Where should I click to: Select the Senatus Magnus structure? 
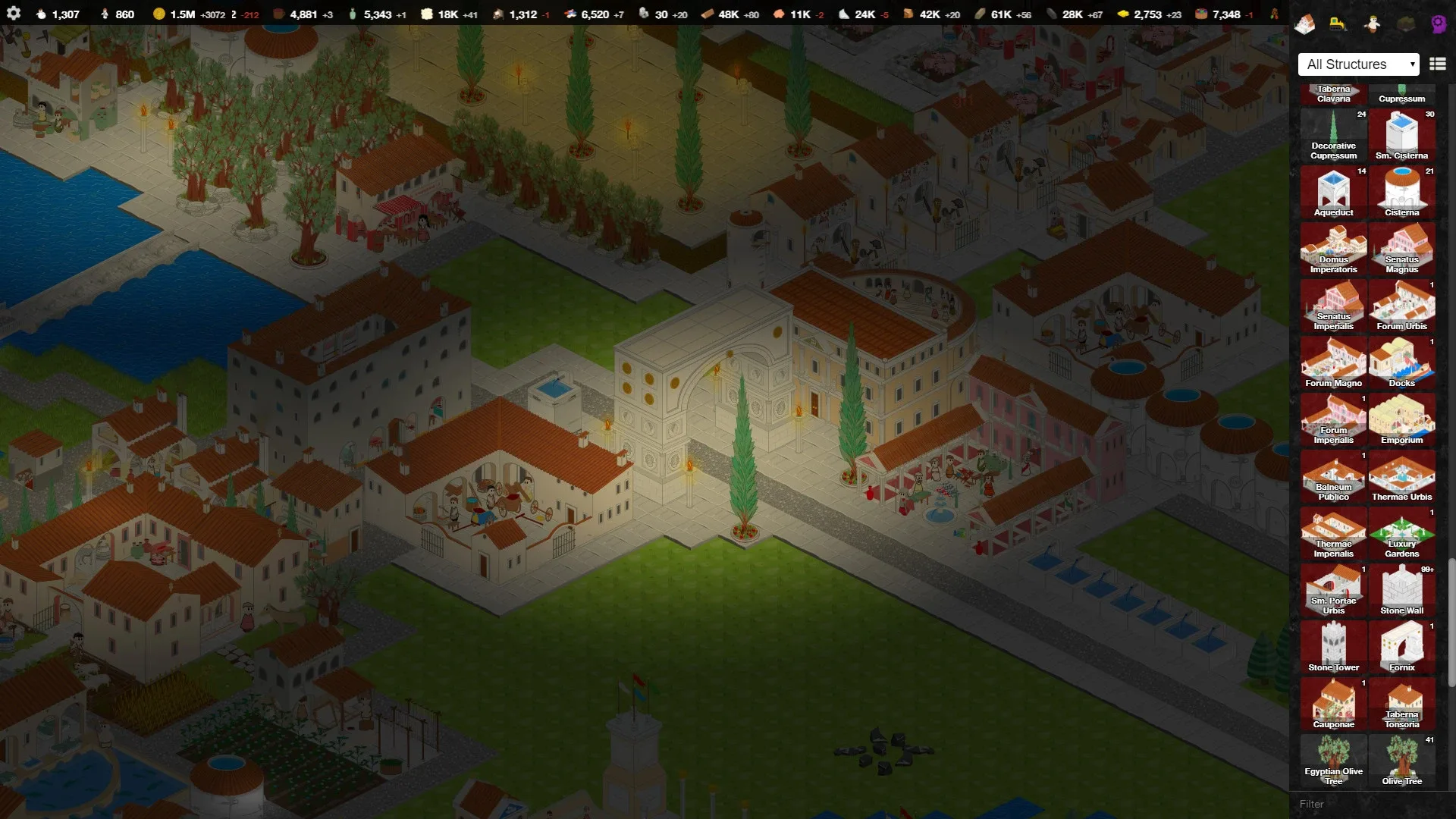point(1401,249)
